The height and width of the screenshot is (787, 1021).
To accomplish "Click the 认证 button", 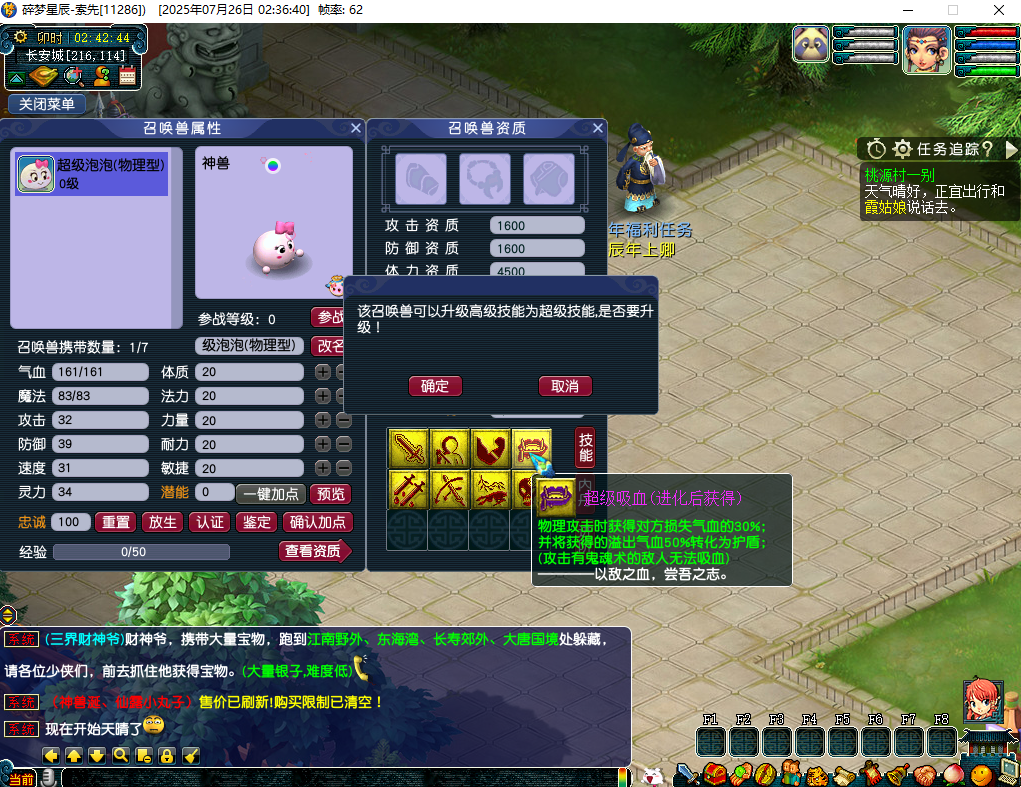I will [x=210, y=522].
